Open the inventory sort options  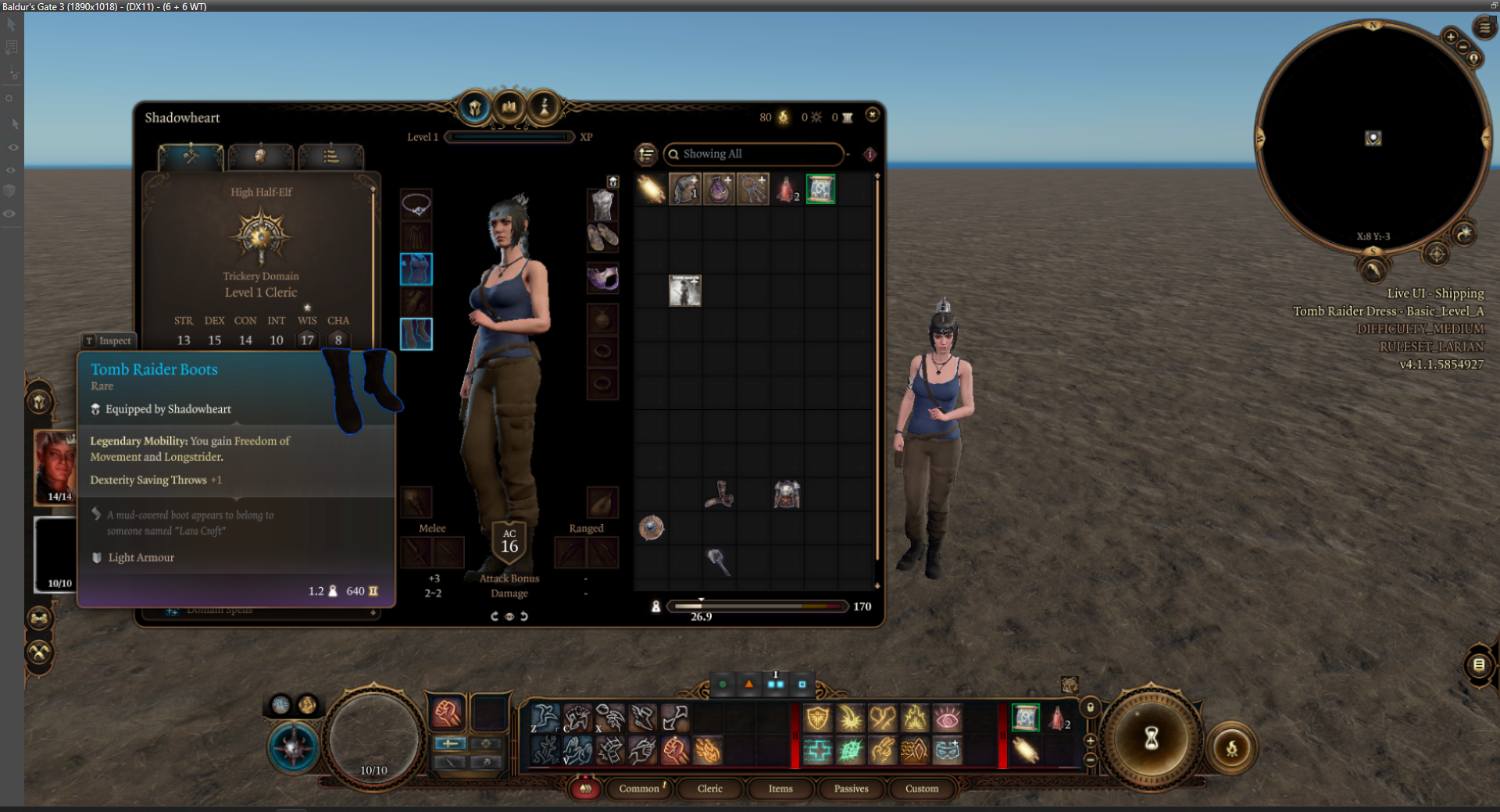(x=645, y=155)
